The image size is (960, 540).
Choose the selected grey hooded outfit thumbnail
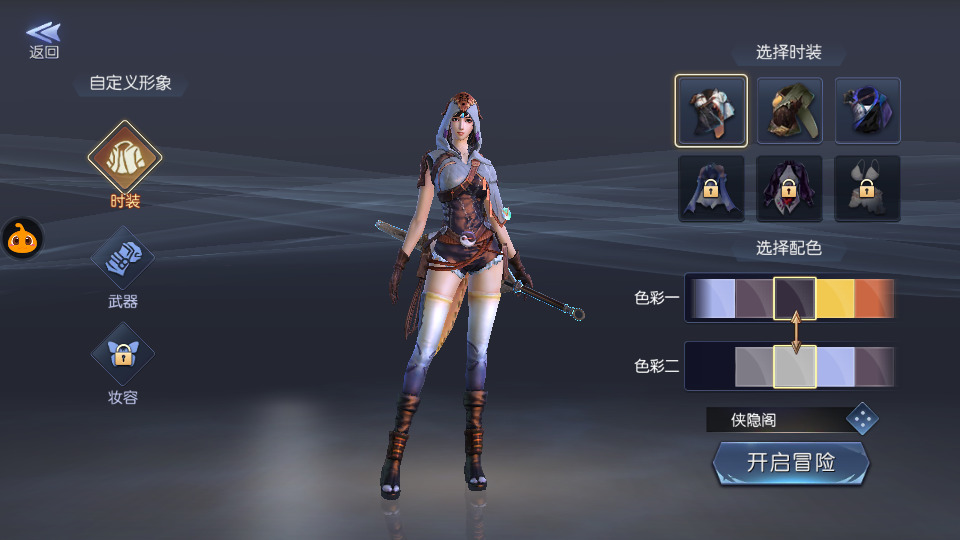(x=710, y=110)
